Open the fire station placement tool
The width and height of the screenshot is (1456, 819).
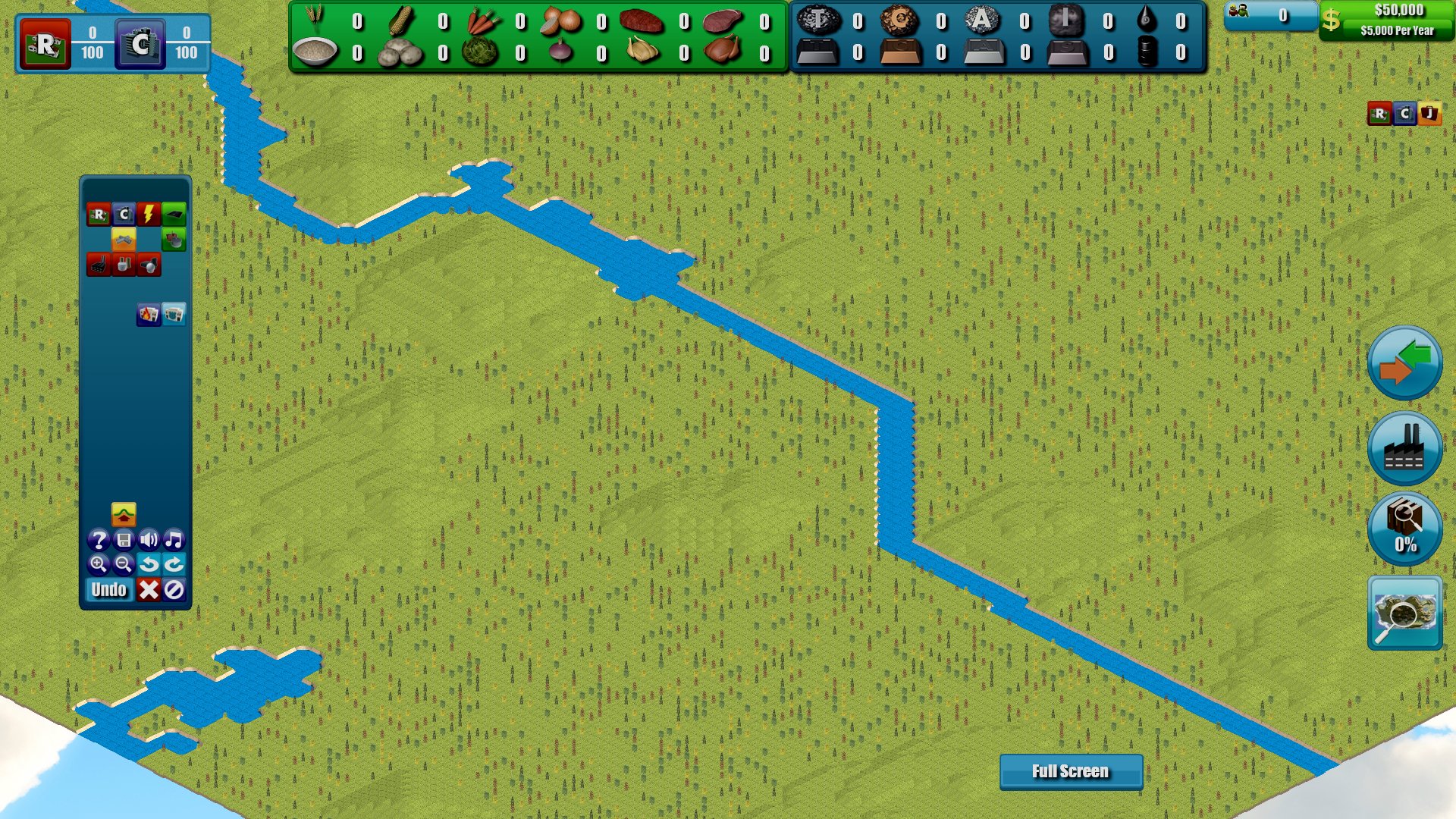pyautogui.click(x=149, y=315)
